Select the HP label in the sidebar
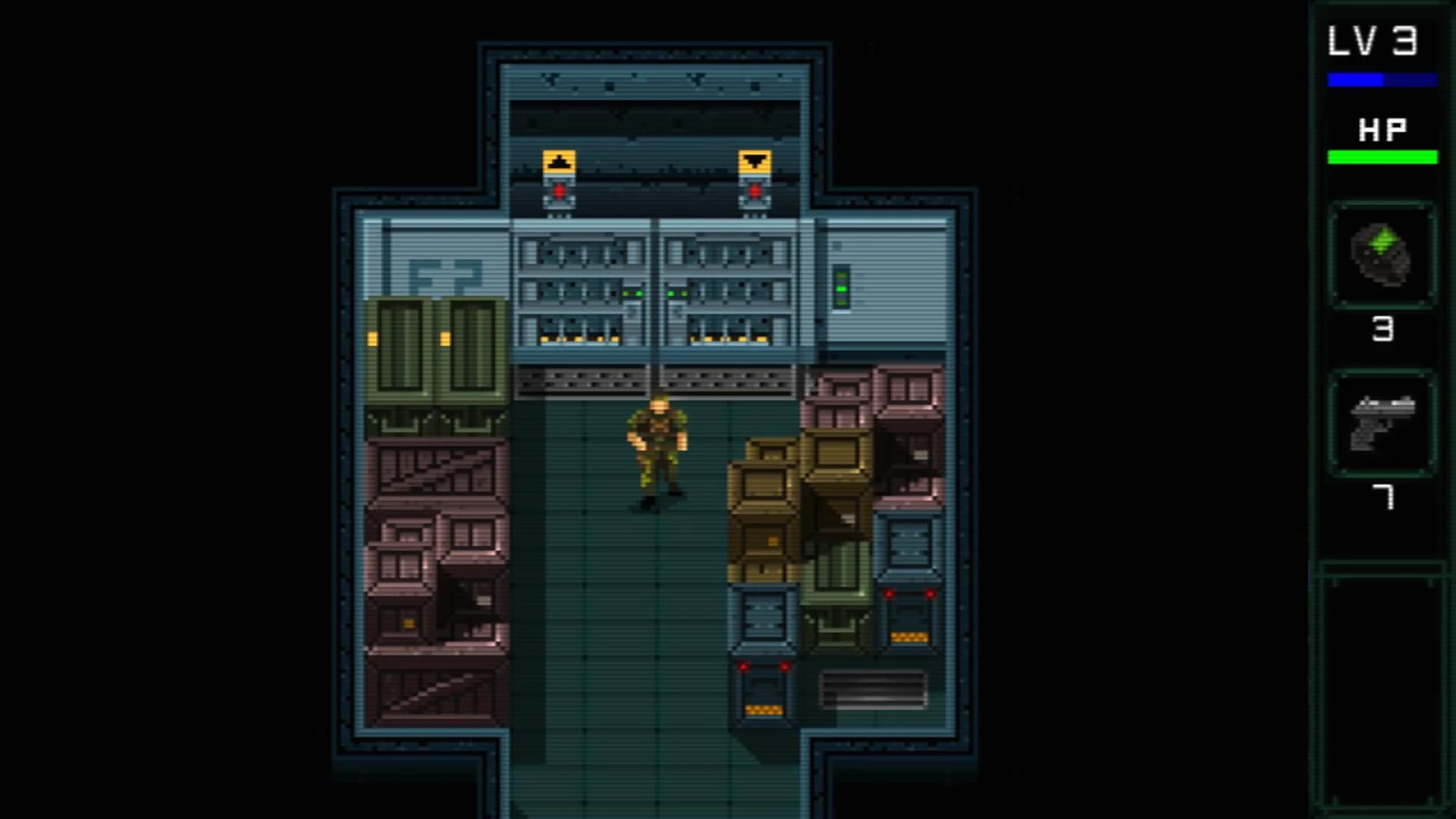1456x819 pixels. 1382,129
